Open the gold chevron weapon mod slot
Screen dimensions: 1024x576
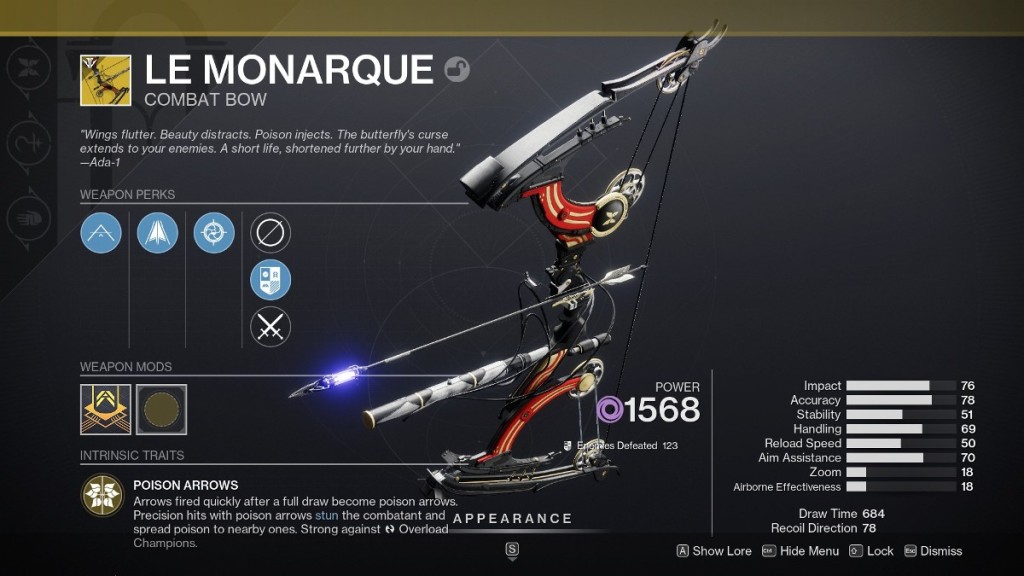(106, 409)
